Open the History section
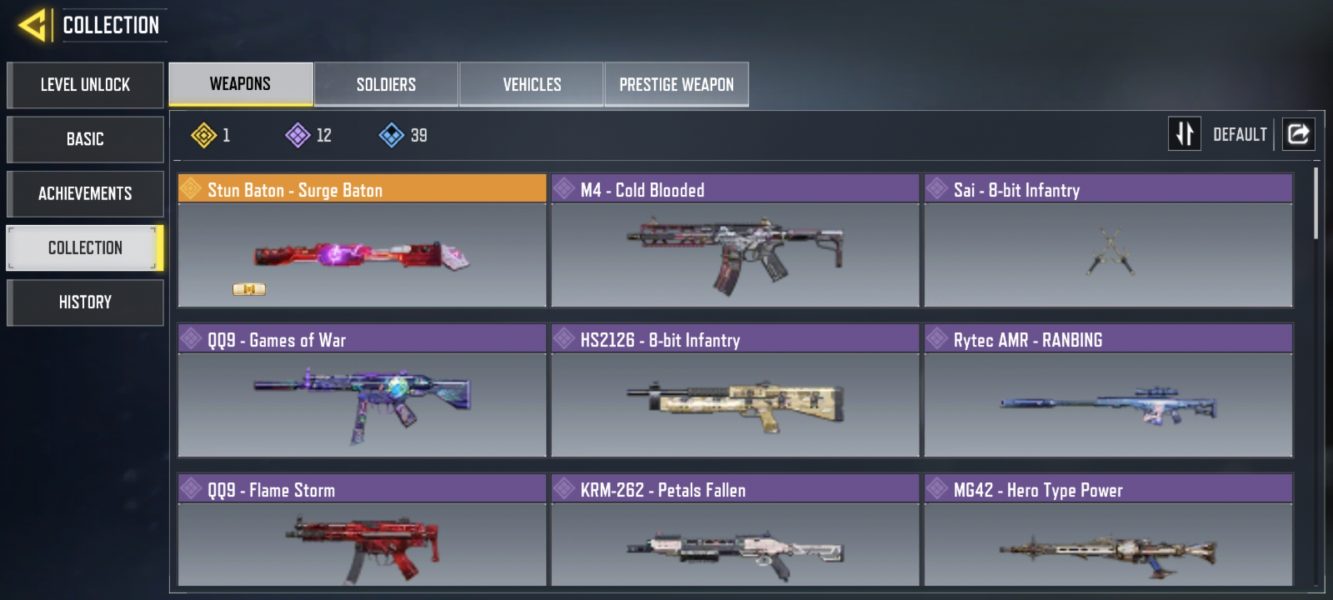The image size is (1333, 600). [x=85, y=302]
